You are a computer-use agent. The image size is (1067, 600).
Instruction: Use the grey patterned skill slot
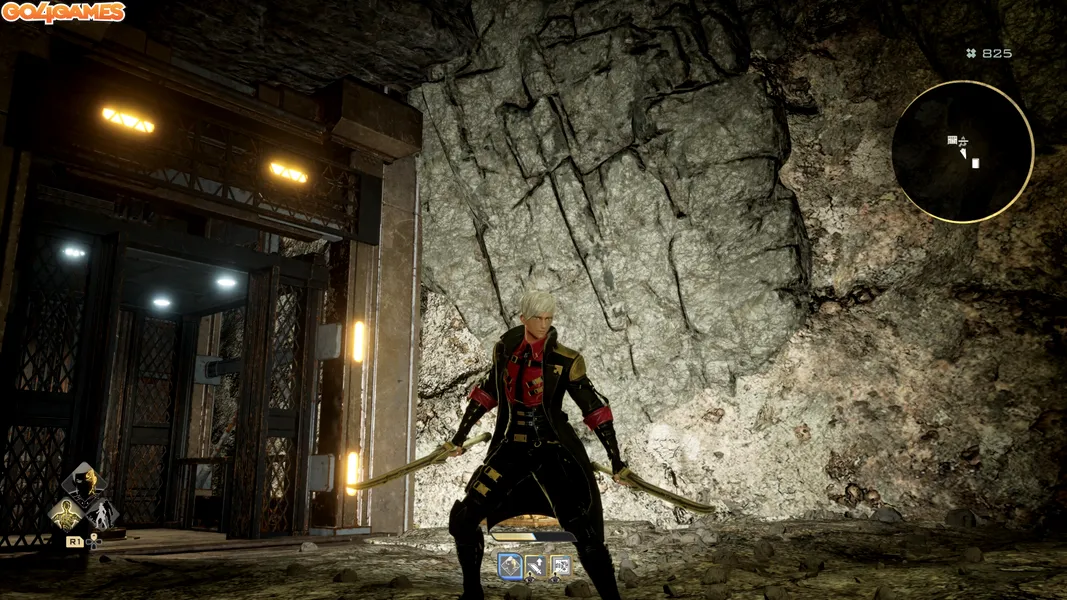click(561, 566)
